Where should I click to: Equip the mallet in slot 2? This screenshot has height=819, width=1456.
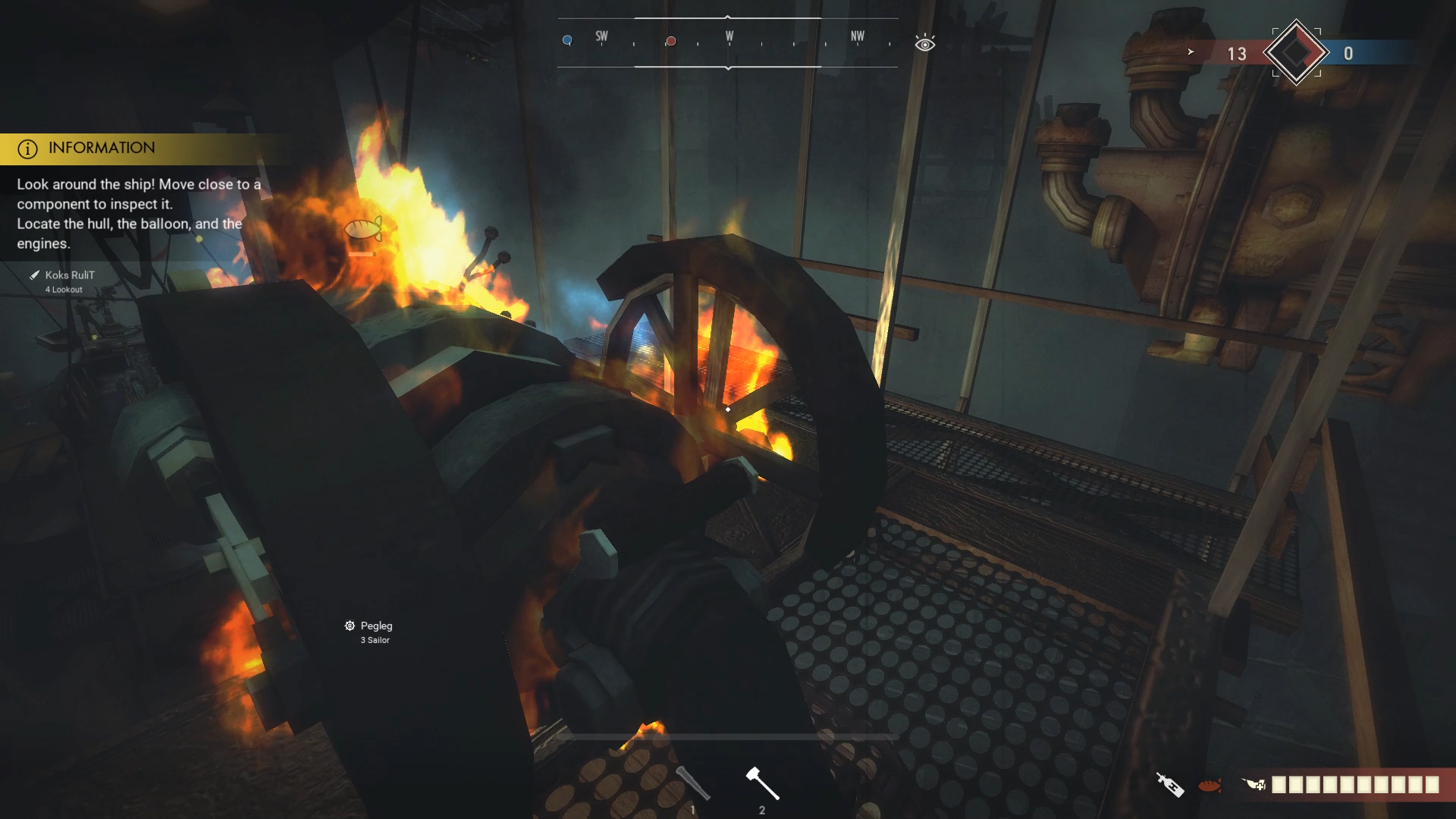[762, 784]
